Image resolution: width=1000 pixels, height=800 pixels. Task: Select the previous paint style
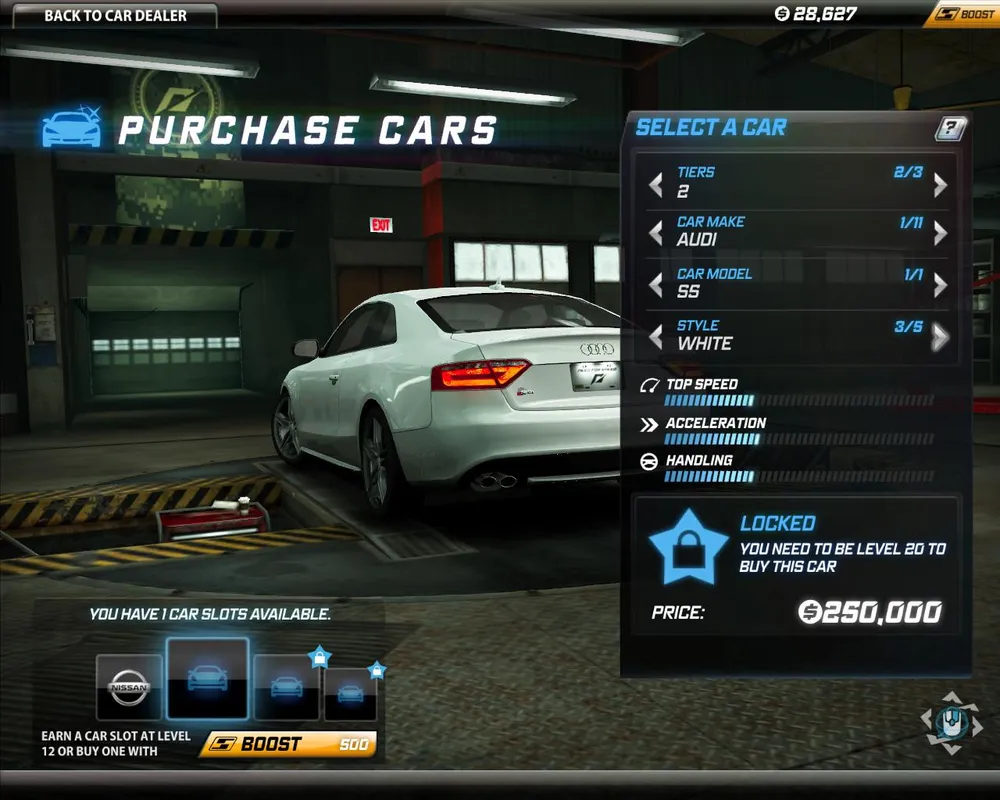[x=656, y=337]
